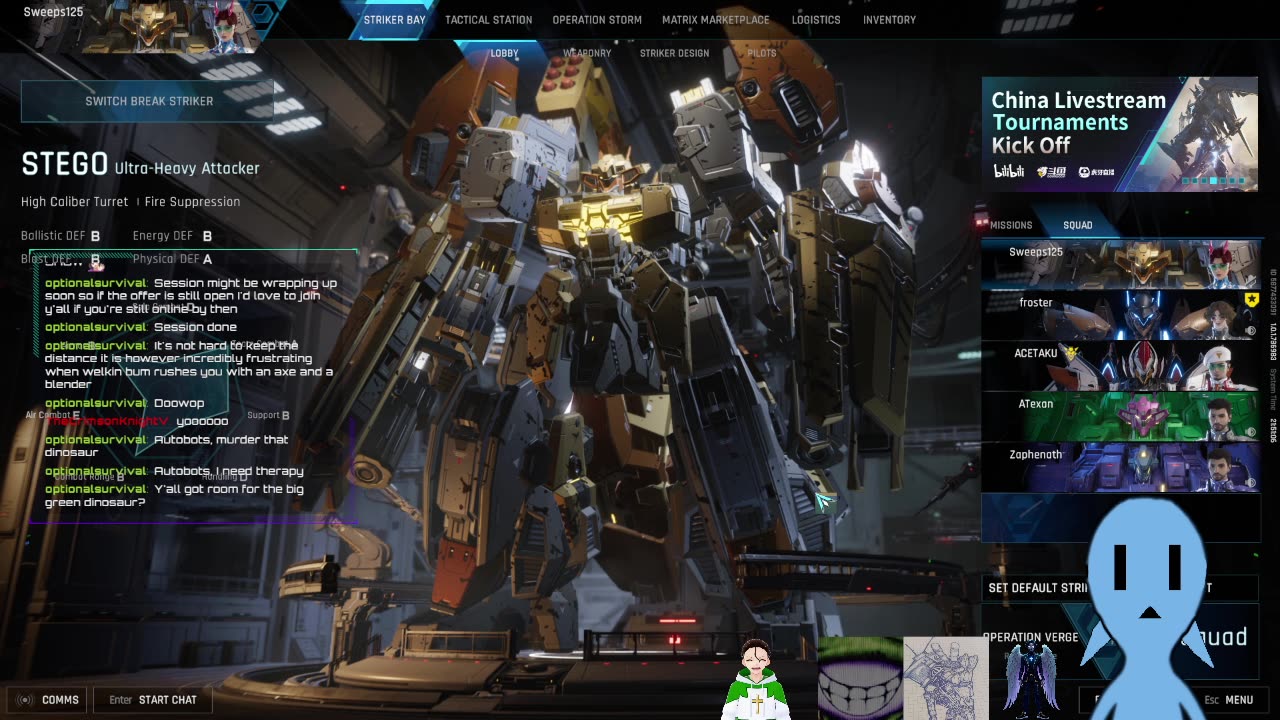Select squad member ACETAKU's row
This screenshot has width=1280, height=720.
point(1119,366)
